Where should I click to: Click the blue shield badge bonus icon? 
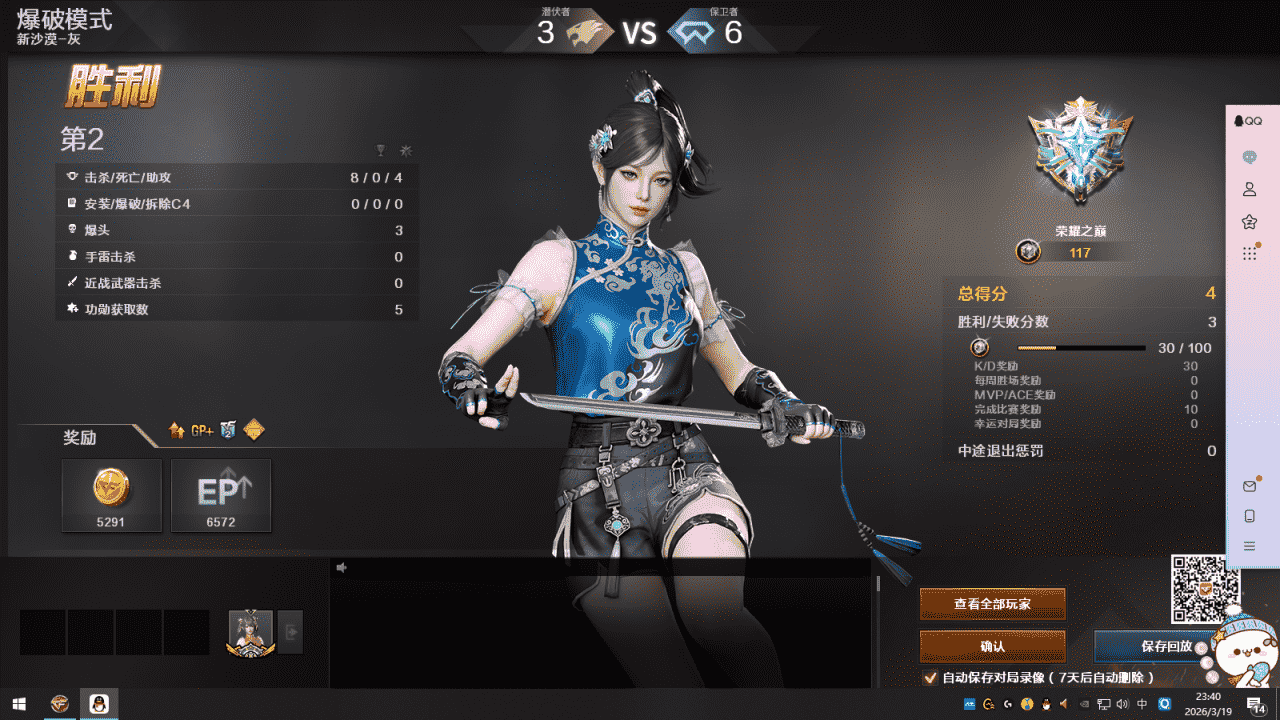coord(228,430)
